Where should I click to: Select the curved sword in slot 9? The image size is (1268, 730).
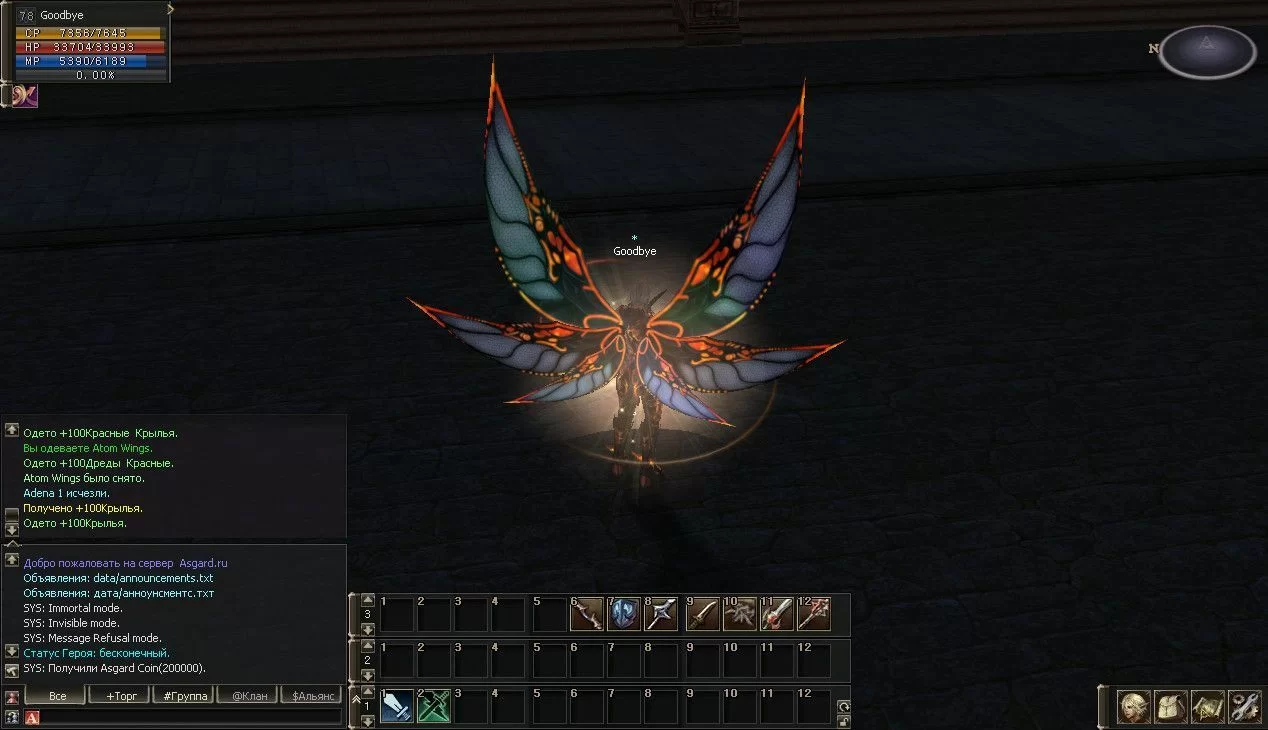pos(703,614)
